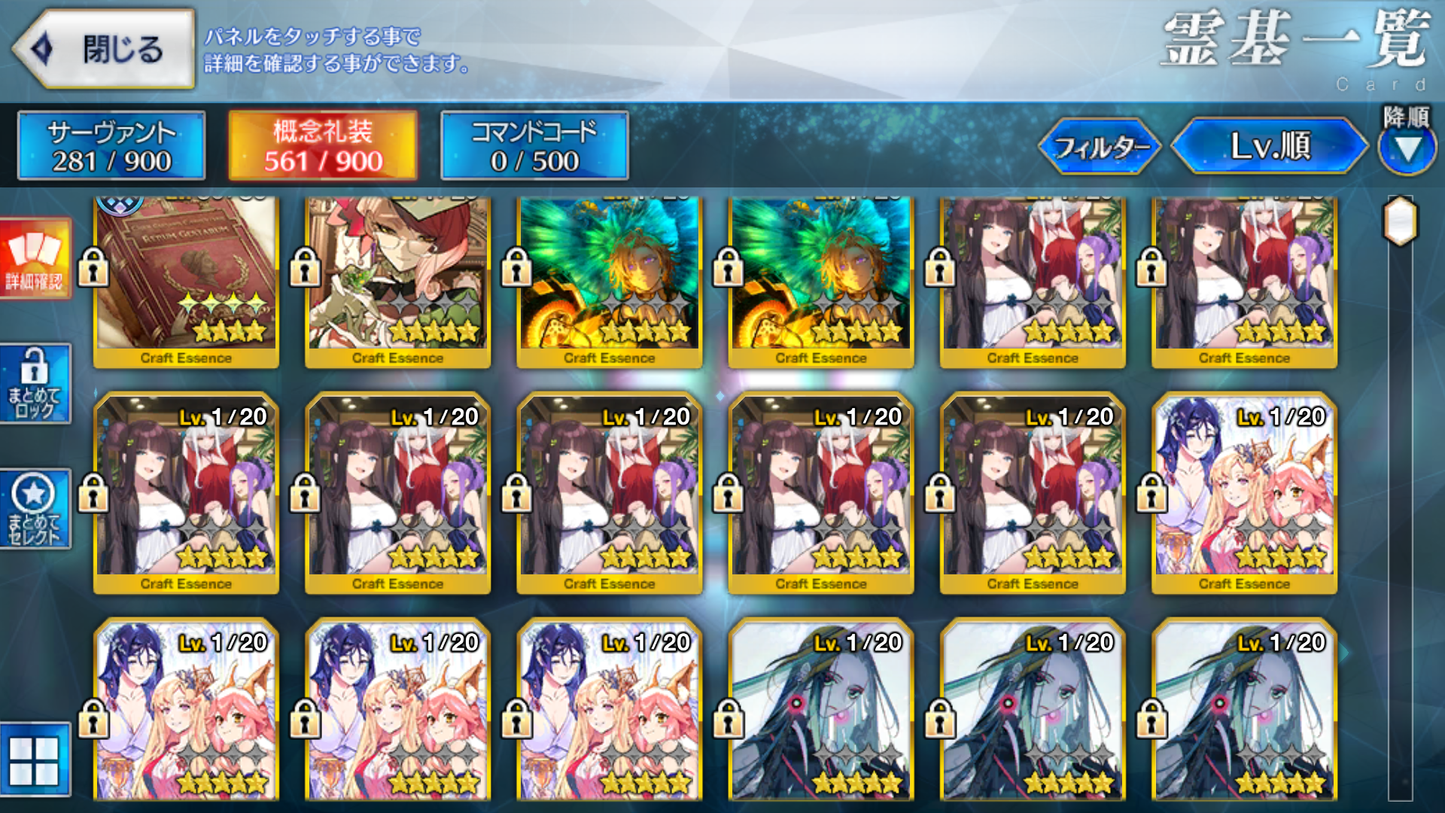The height and width of the screenshot is (813, 1445).
Task: Unlock the bottom-left Tamamo group Craft Essence
Action: (94, 720)
